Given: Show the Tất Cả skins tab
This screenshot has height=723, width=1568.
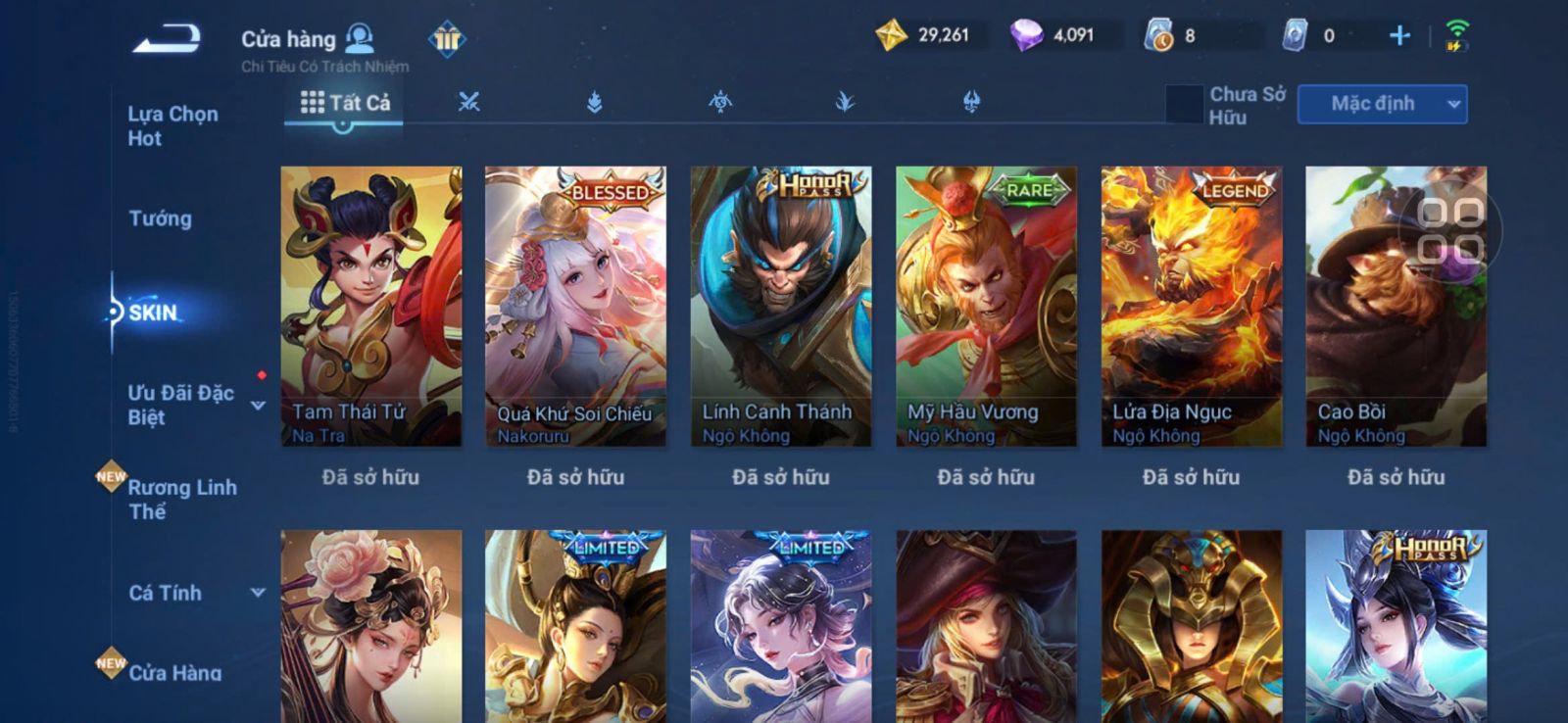Looking at the screenshot, I should [x=345, y=103].
